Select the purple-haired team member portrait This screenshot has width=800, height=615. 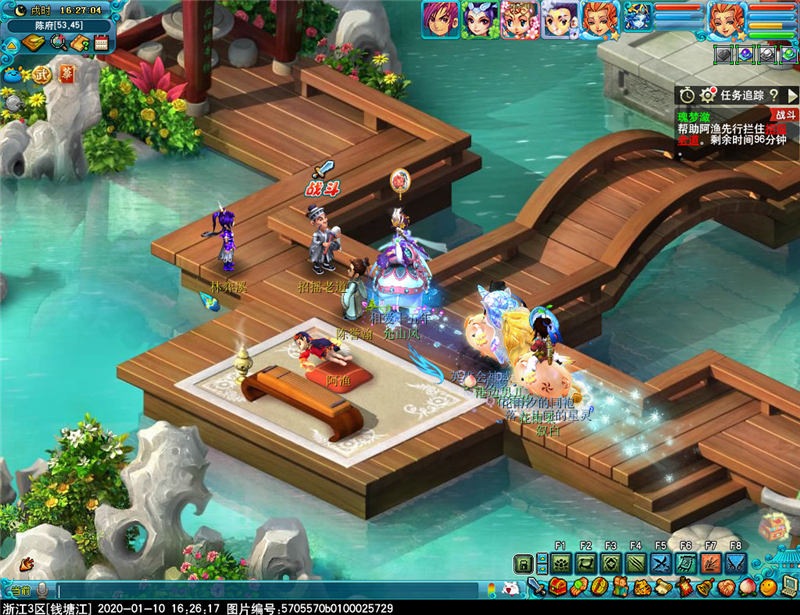point(439,18)
